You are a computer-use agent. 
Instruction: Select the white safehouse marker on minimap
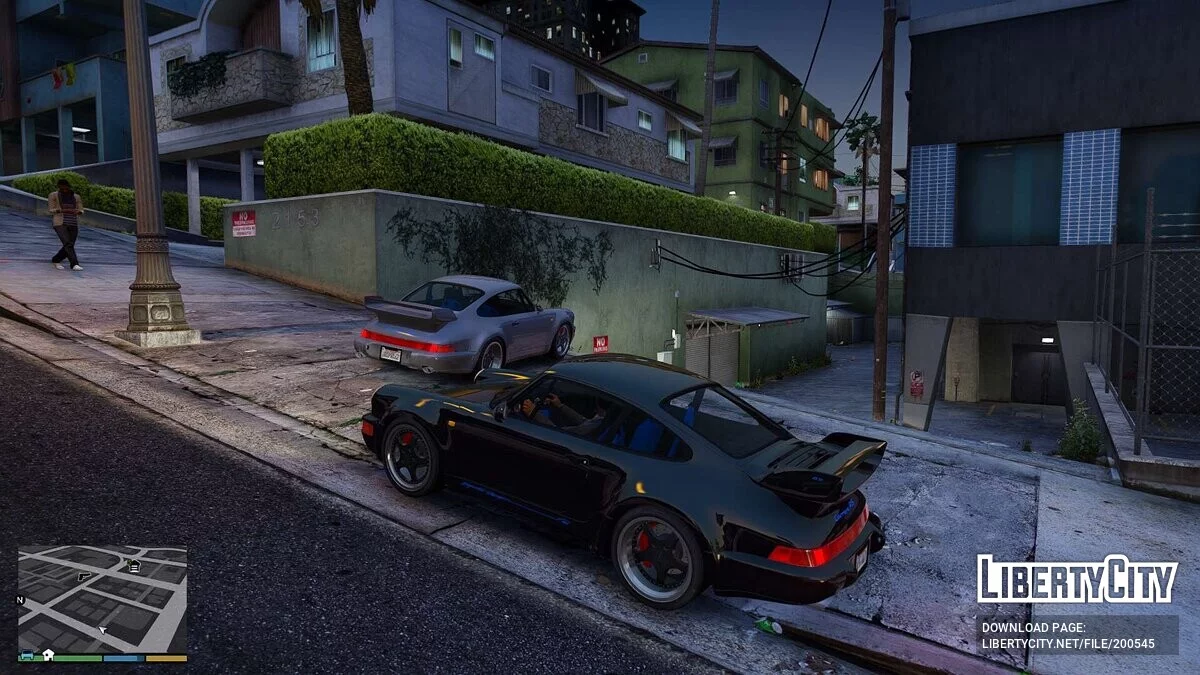[48, 655]
